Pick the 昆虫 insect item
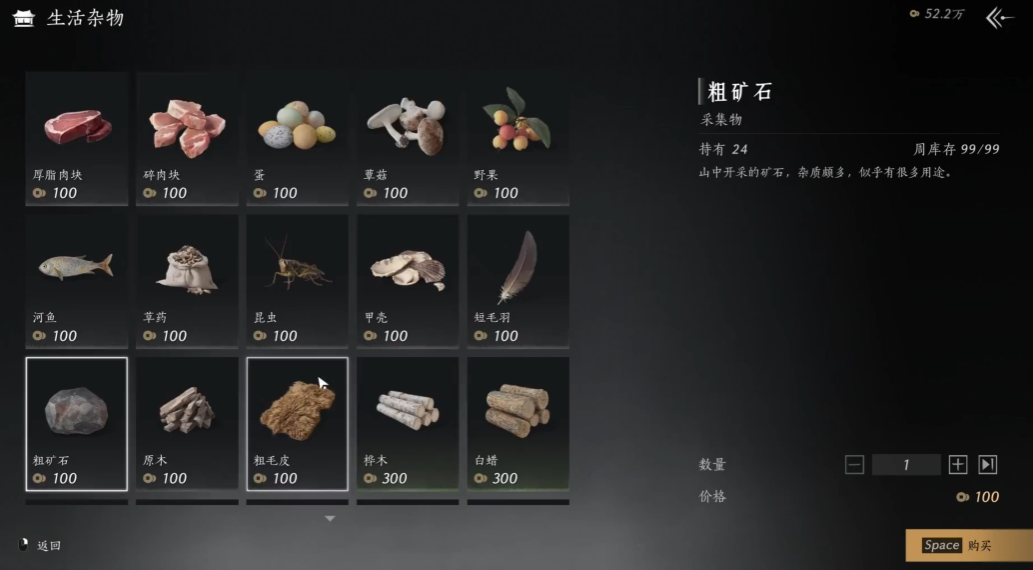This screenshot has width=1033, height=570. click(x=297, y=280)
